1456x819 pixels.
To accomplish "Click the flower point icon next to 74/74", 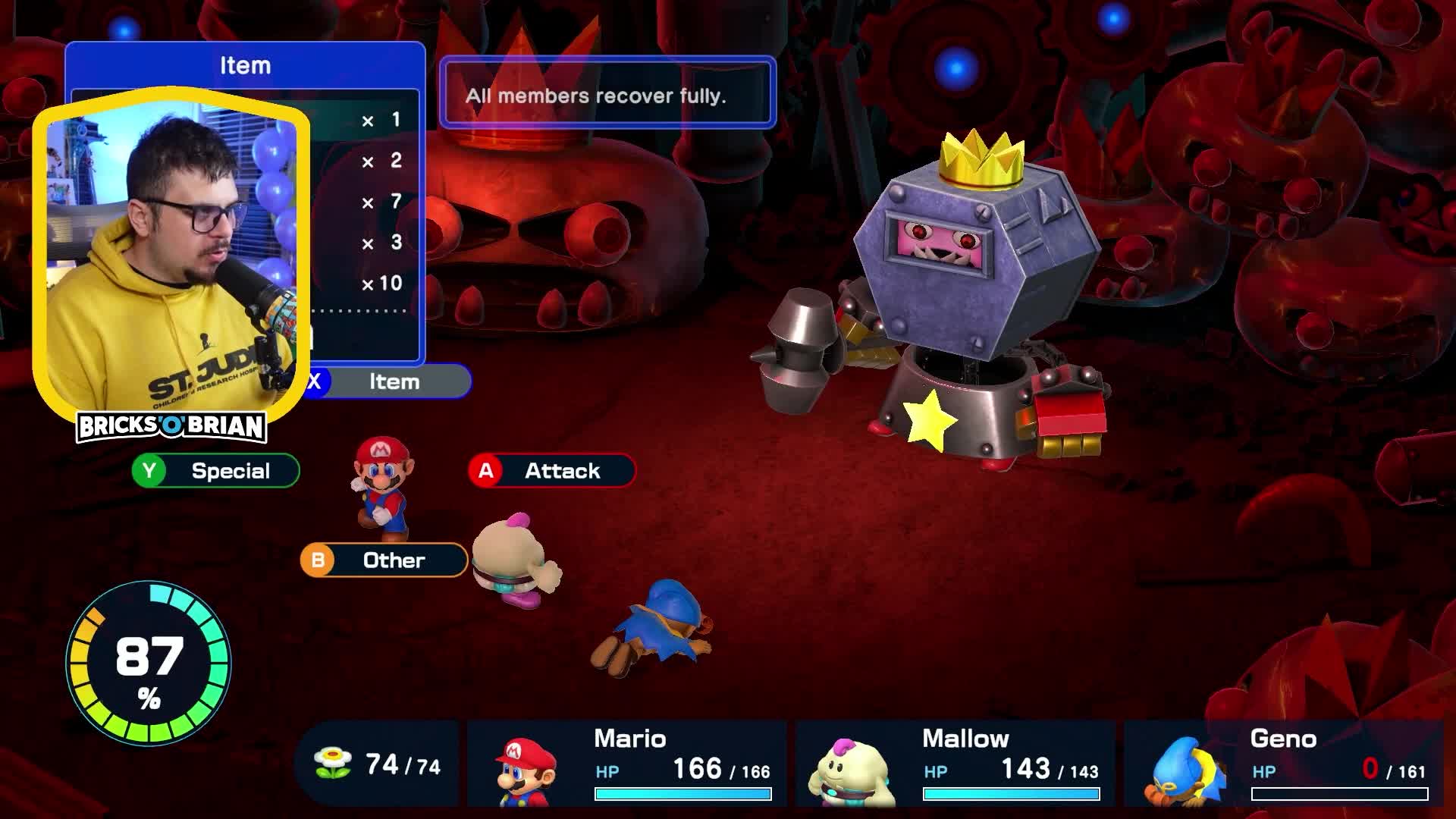I will point(332,764).
